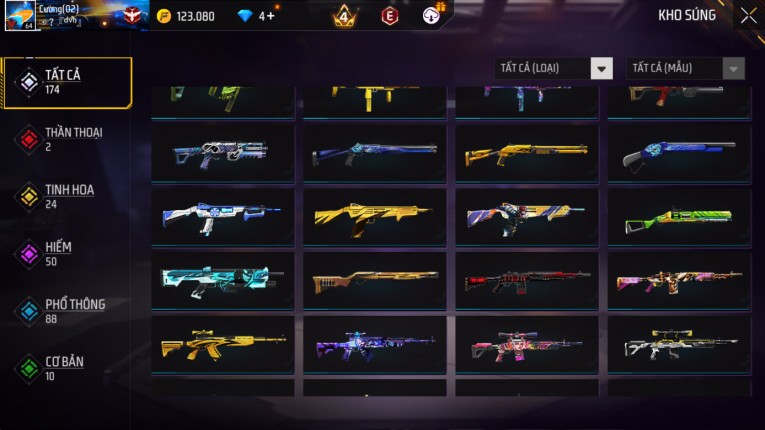Open the red hexagon E icon
765x430 pixels.
[390, 16]
